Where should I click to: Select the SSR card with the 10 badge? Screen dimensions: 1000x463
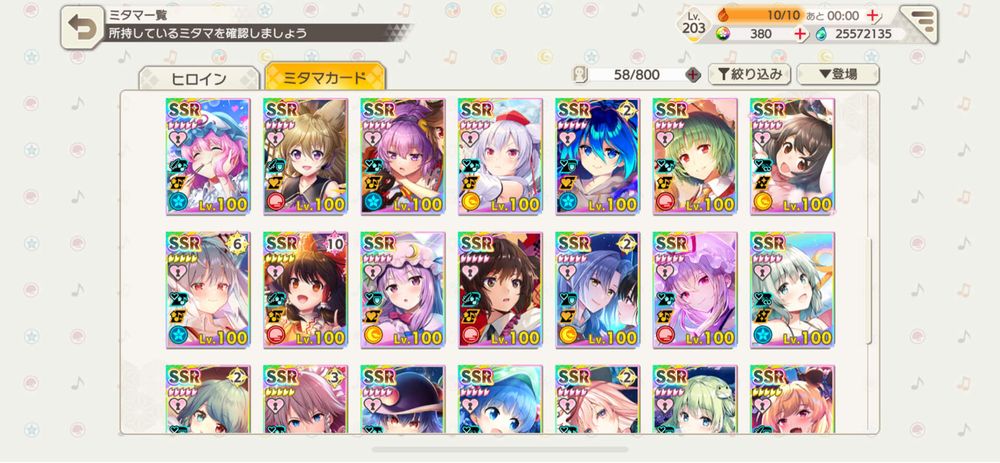pos(305,290)
